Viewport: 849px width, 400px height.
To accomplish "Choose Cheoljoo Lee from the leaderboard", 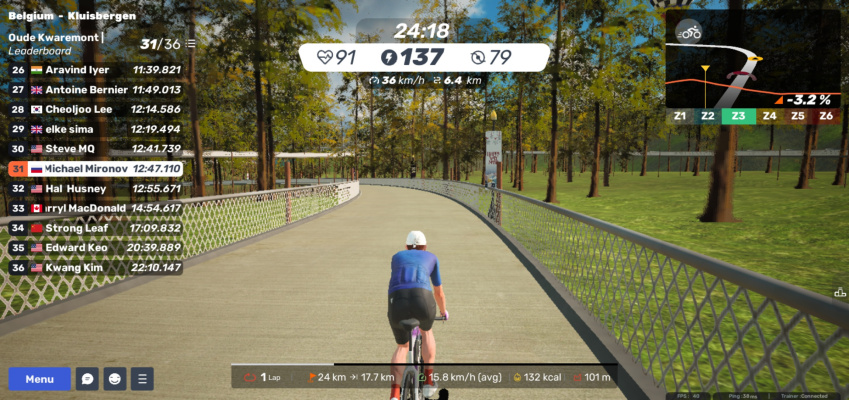I will pyautogui.click(x=97, y=109).
